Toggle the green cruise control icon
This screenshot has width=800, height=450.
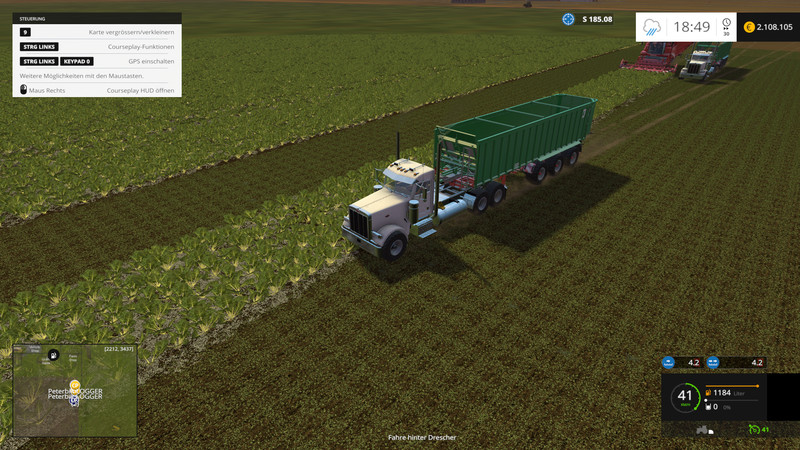(754, 430)
